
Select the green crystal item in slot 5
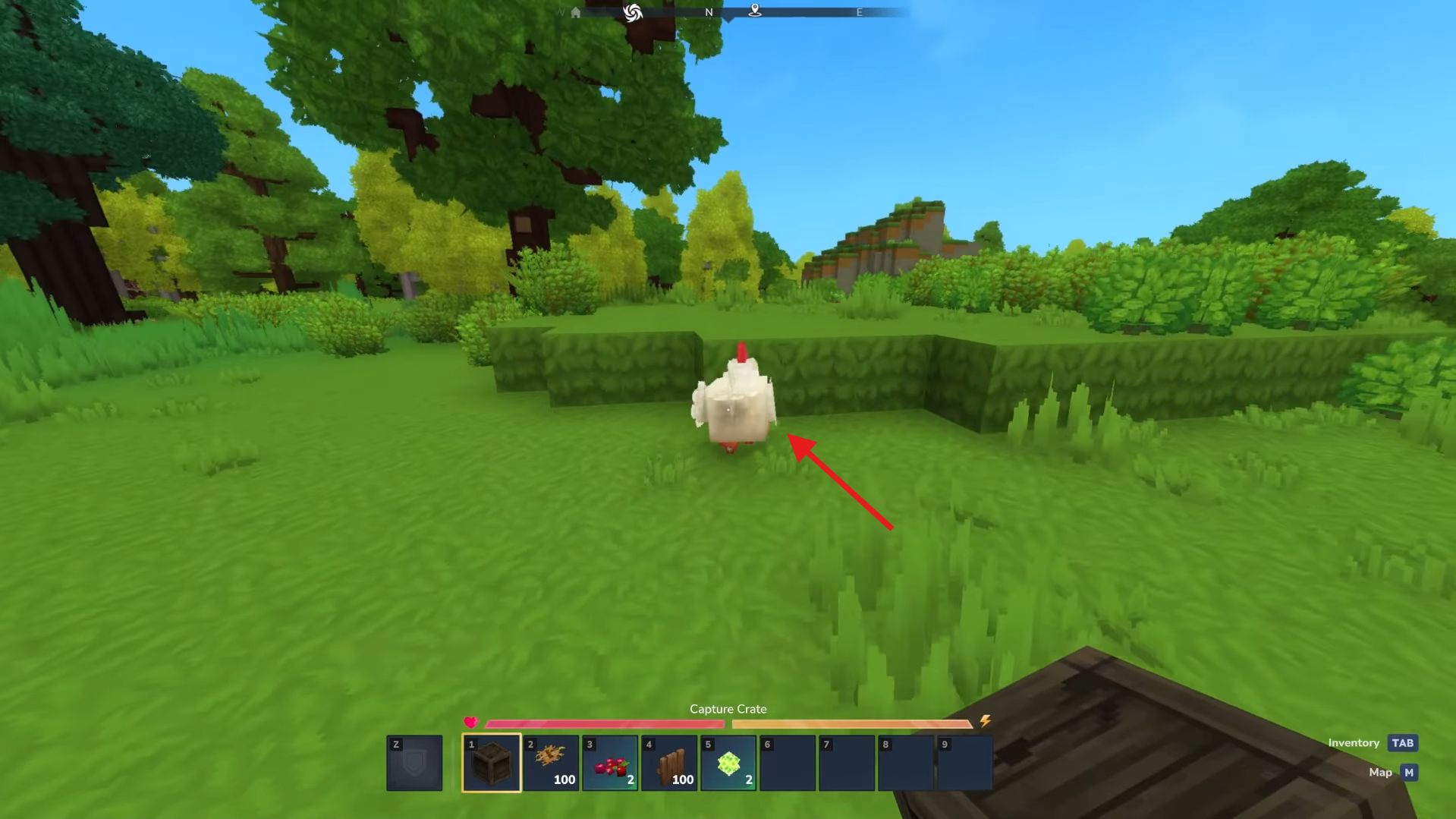tap(727, 762)
